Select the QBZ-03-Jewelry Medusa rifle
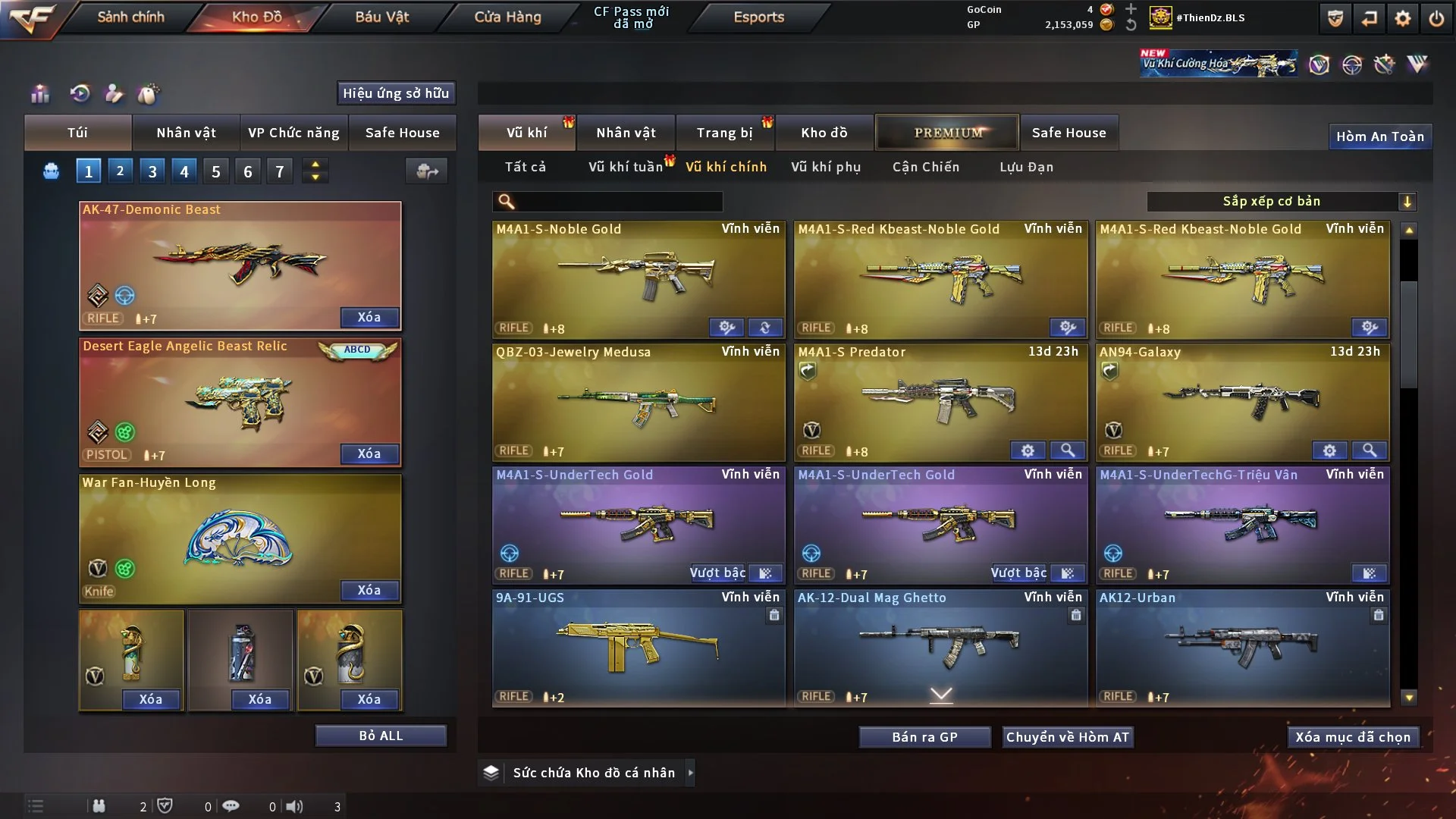Viewport: 1456px width, 819px height. (x=639, y=402)
